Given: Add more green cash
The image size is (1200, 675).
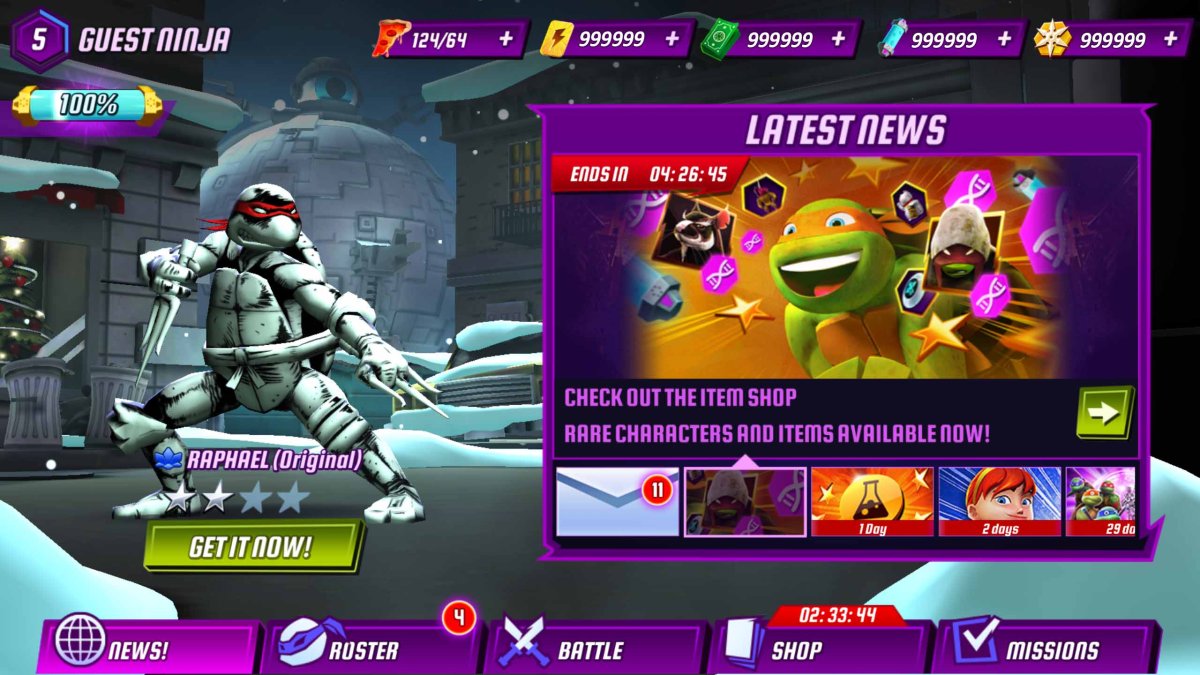Looking at the screenshot, I should 838,39.
